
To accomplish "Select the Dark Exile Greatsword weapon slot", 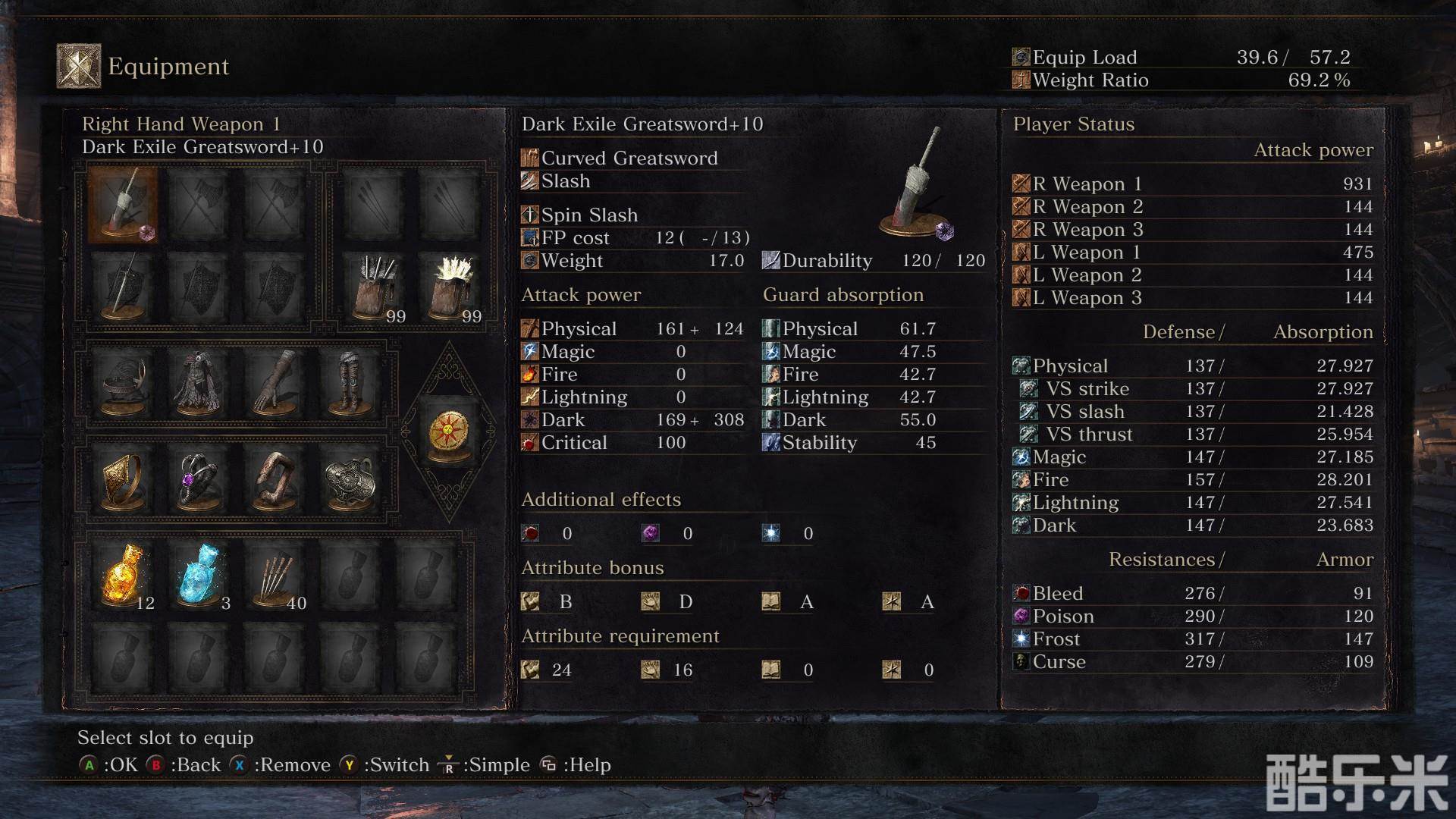I will pyautogui.click(x=123, y=205).
